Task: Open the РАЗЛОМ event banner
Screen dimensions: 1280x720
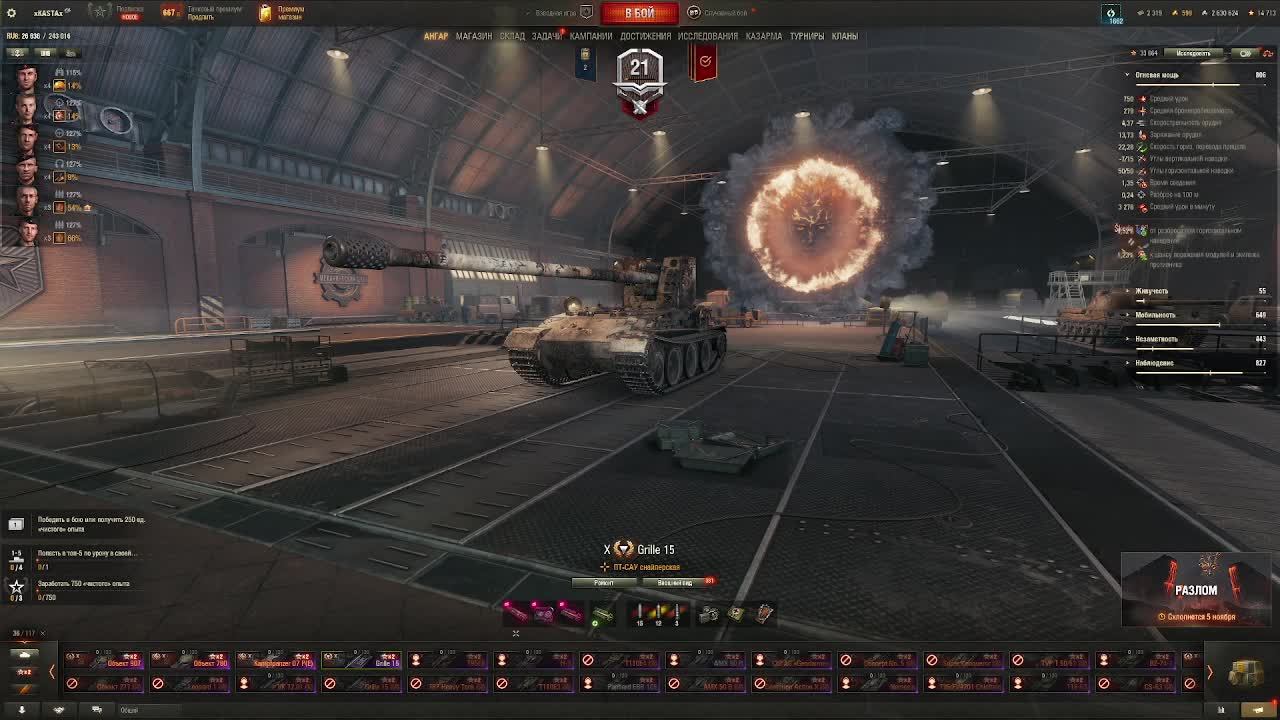Action: click(1196, 590)
